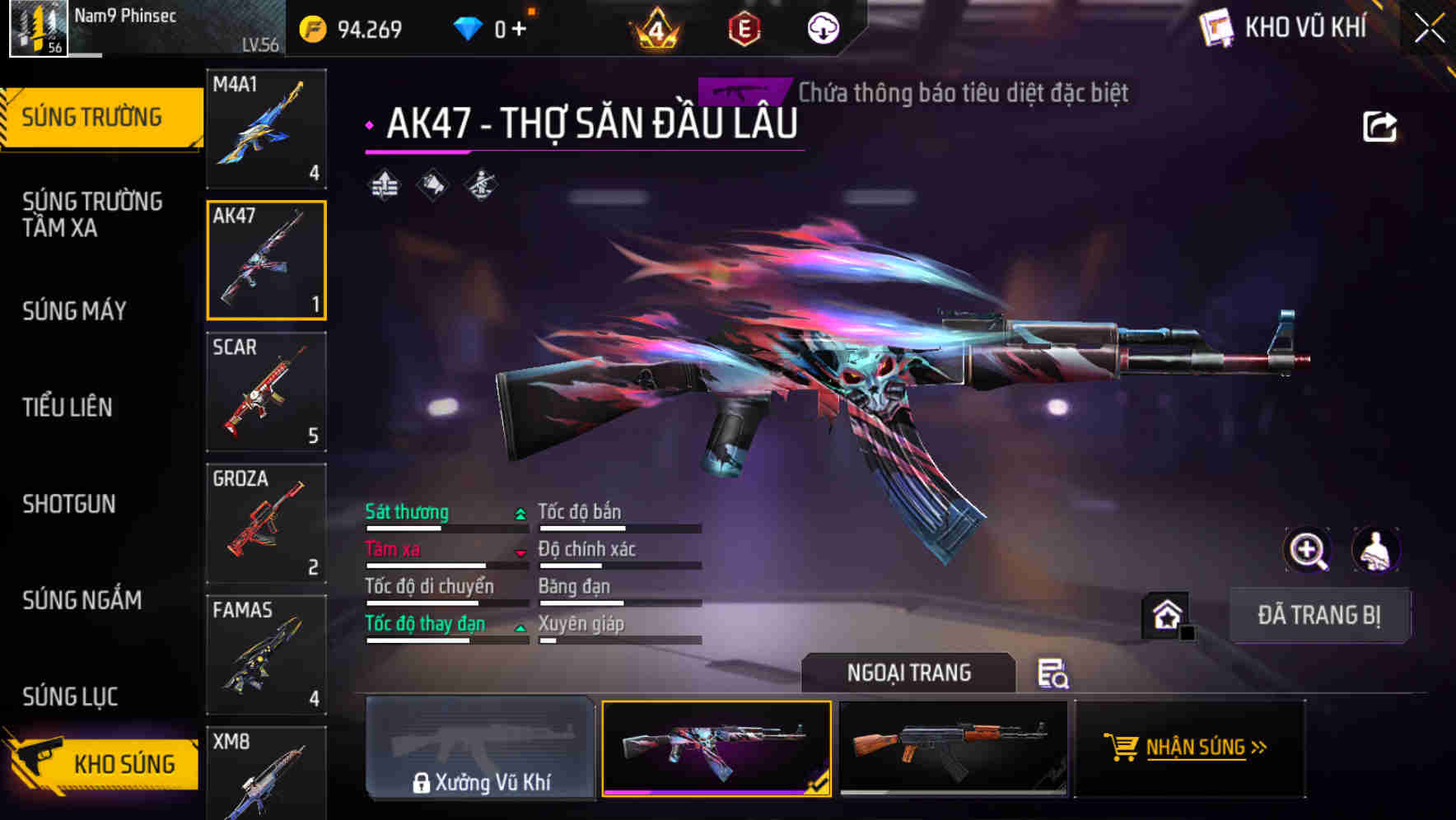
Task: Click the Sát thương damage stat bar
Action: pos(445,523)
